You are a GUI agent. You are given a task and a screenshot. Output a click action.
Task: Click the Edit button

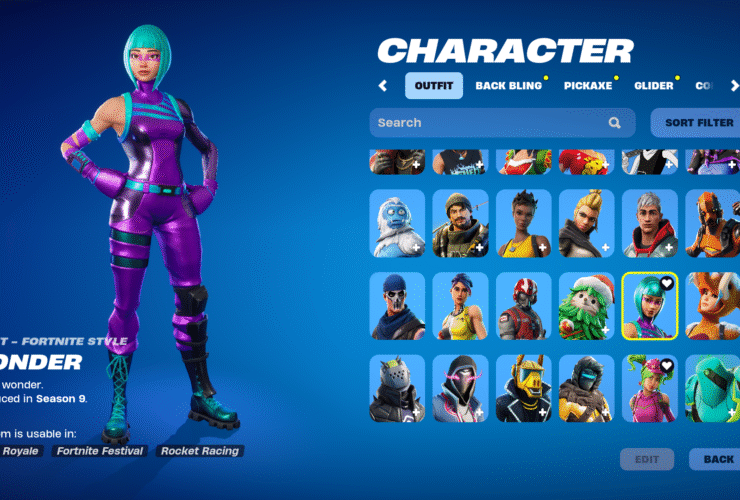pos(647,459)
